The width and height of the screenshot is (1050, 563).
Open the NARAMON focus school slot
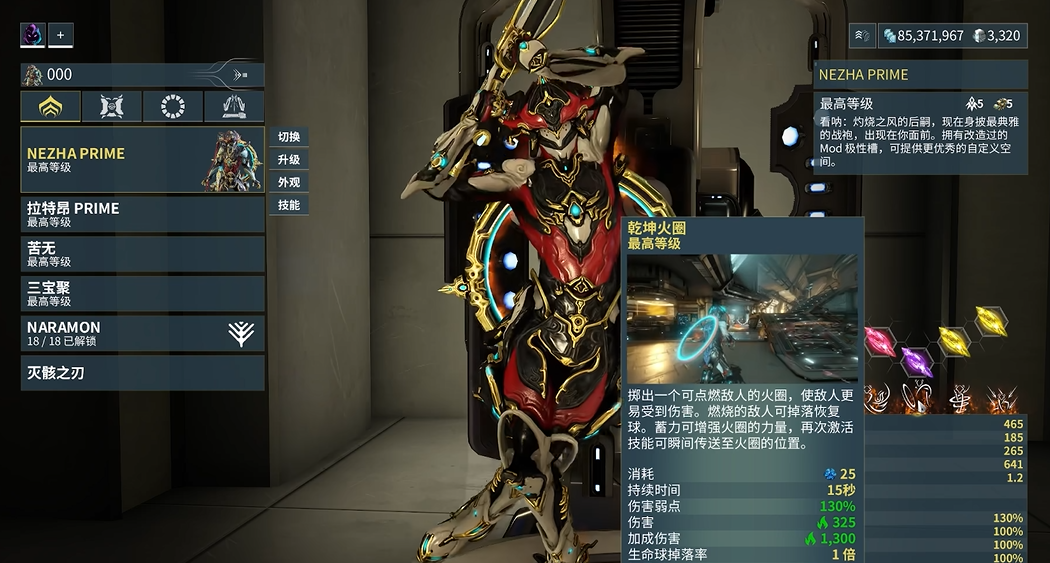coord(142,333)
